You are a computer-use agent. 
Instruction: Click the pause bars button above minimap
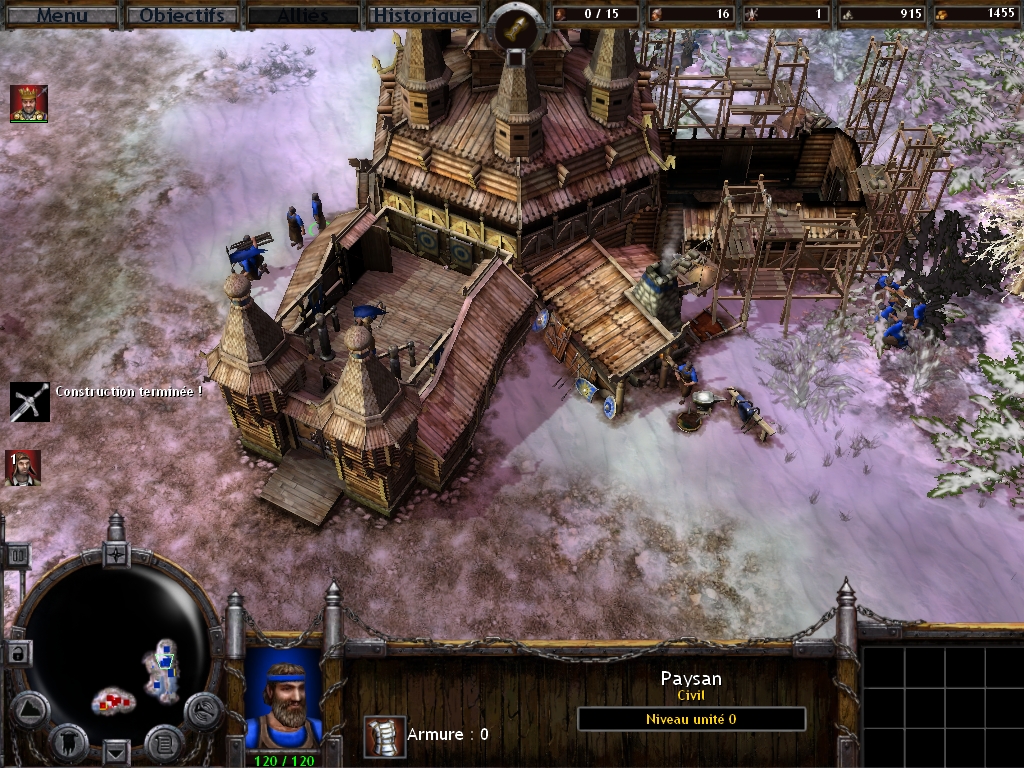(x=17, y=555)
